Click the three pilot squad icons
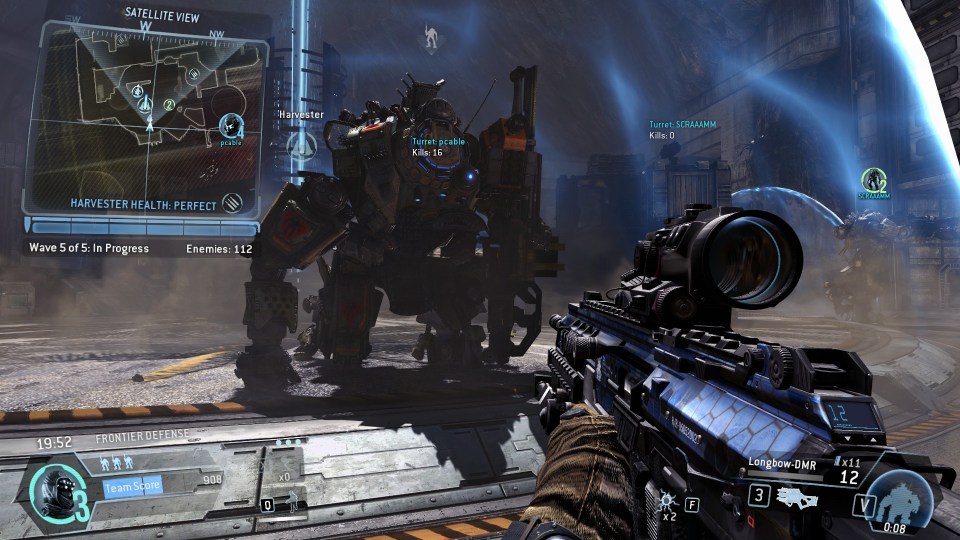960x540 pixels. coord(118,464)
